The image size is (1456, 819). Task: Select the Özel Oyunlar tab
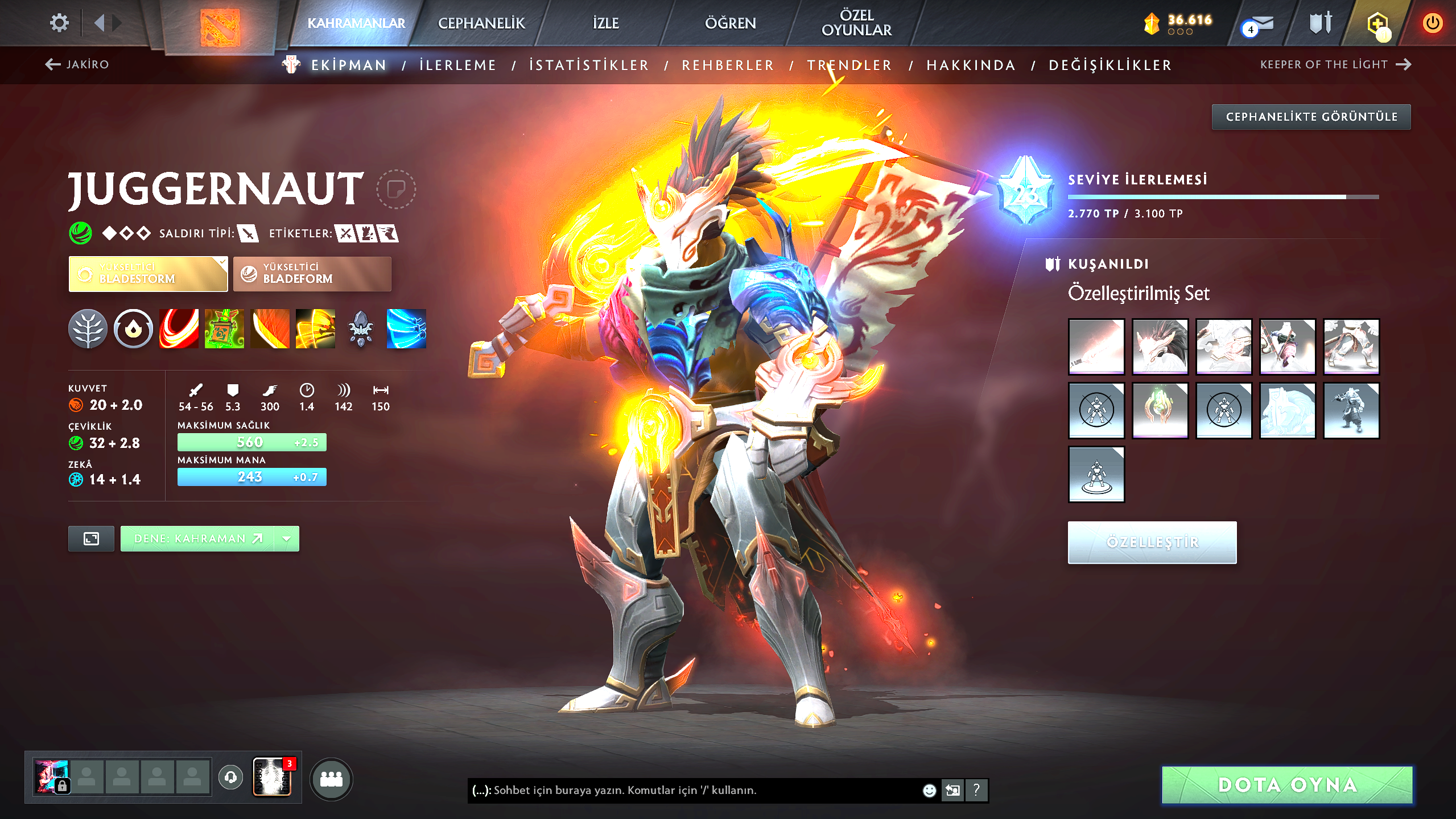[856, 23]
